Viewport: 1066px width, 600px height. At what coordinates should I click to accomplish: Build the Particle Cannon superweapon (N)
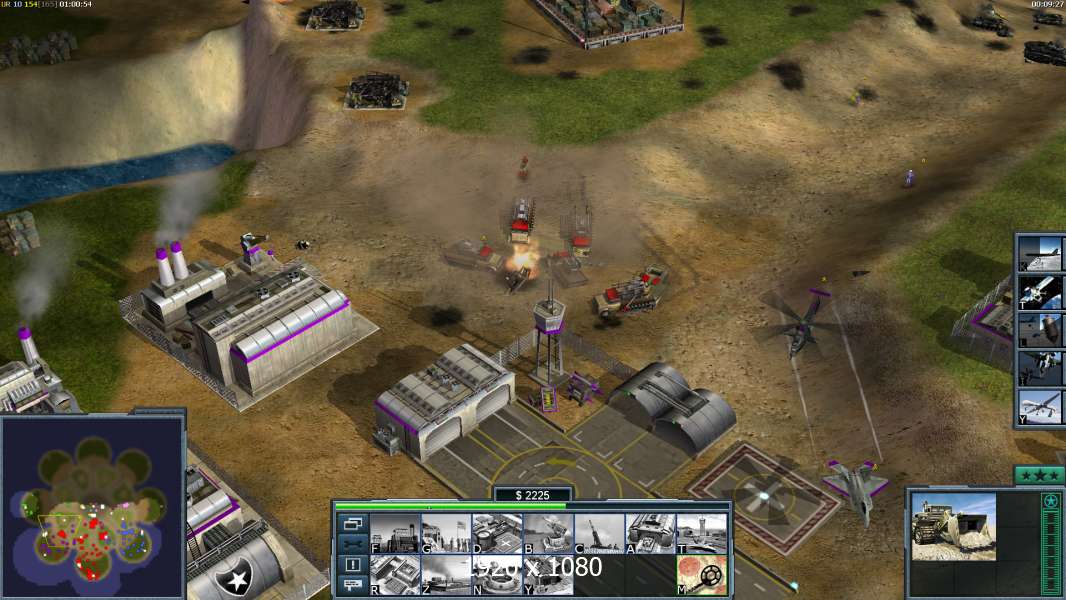click(x=497, y=575)
